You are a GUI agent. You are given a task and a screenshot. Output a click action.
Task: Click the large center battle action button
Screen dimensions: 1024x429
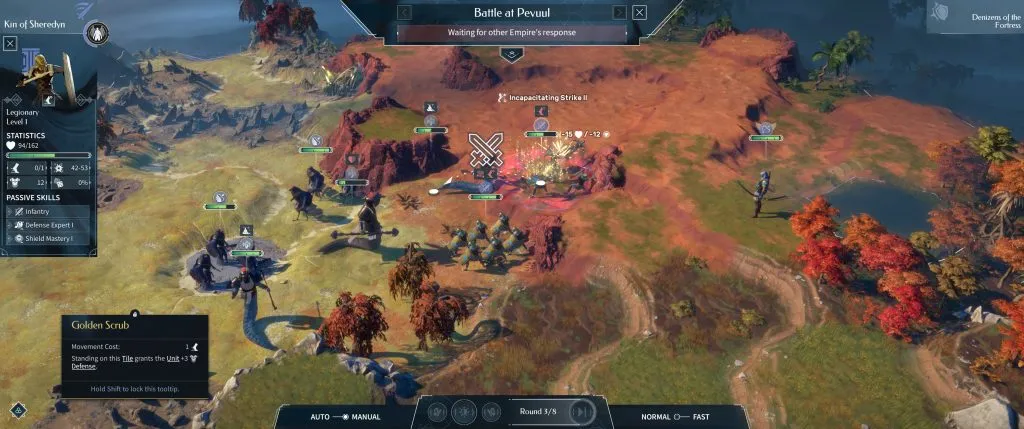pos(464,412)
